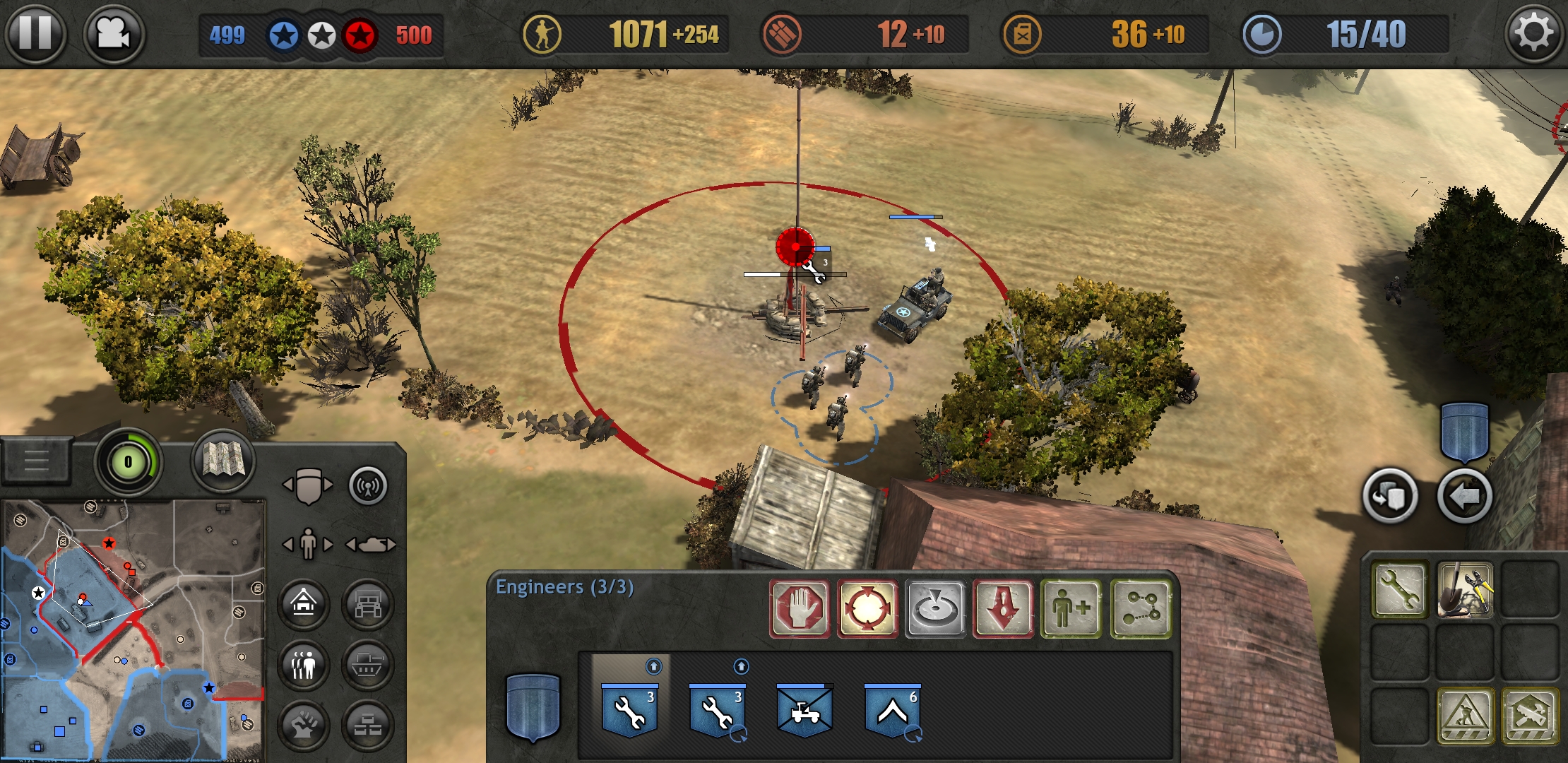Toggle the camera view button
The height and width of the screenshot is (763, 1568).
tap(113, 33)
